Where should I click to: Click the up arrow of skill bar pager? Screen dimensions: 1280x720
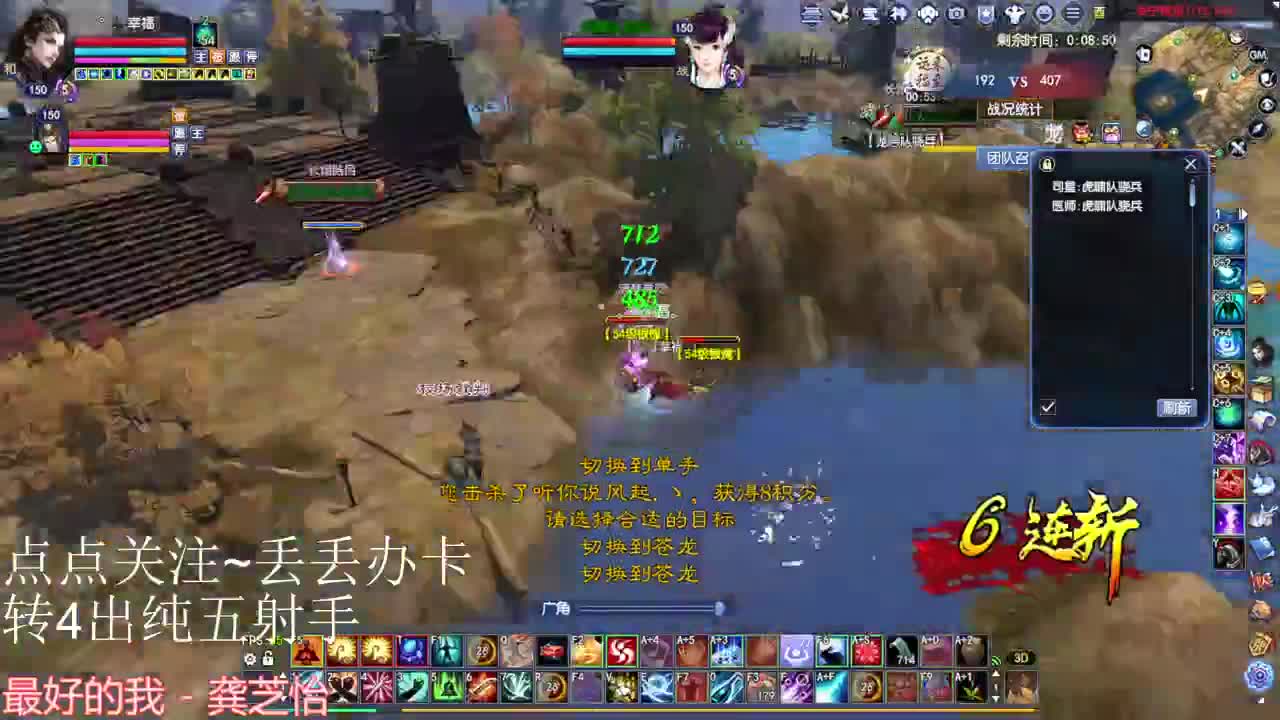click(996, 673)
